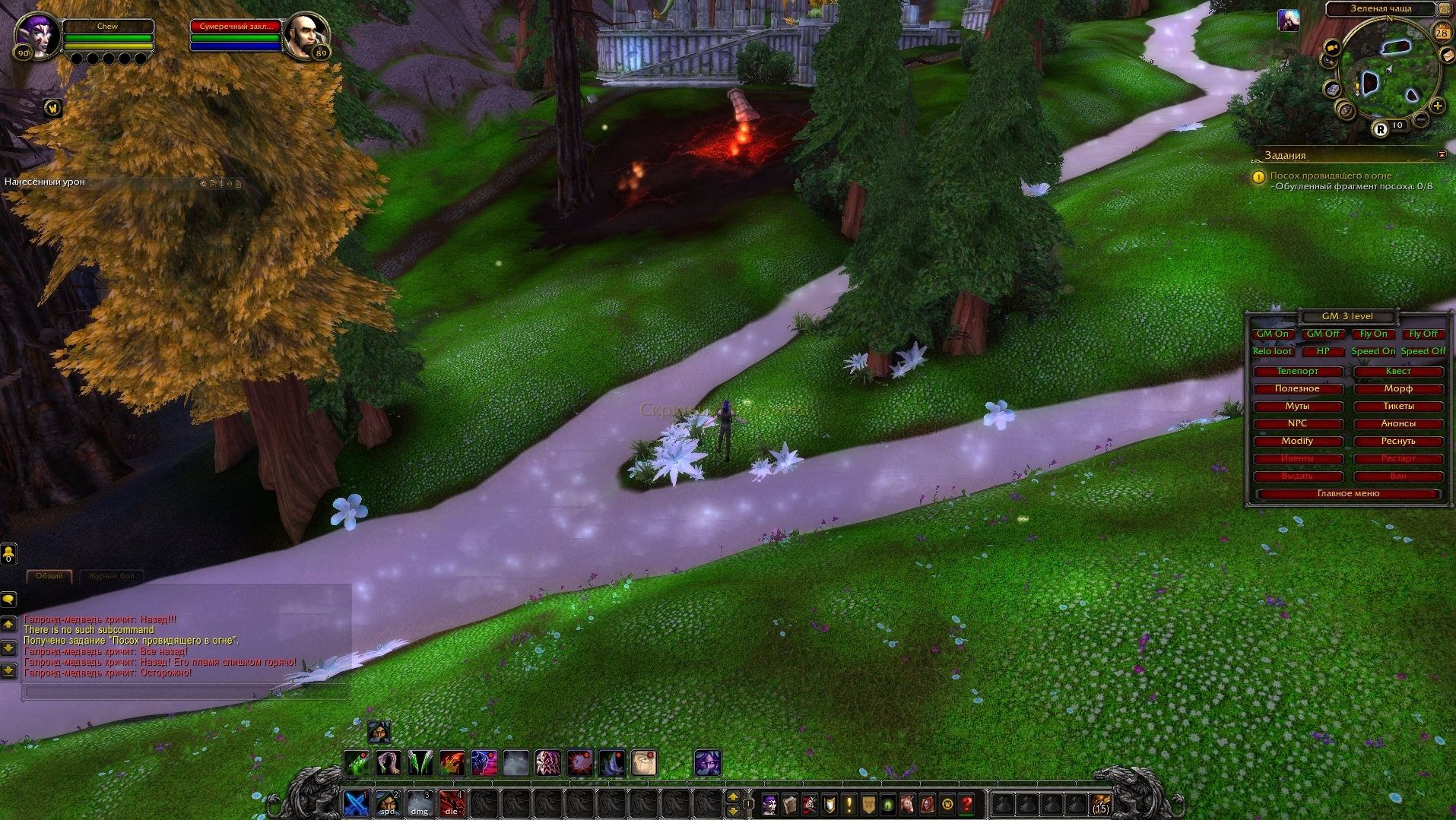Zoom out the minimap with the minus button

pyautogui.click(x=1420, y=119)
